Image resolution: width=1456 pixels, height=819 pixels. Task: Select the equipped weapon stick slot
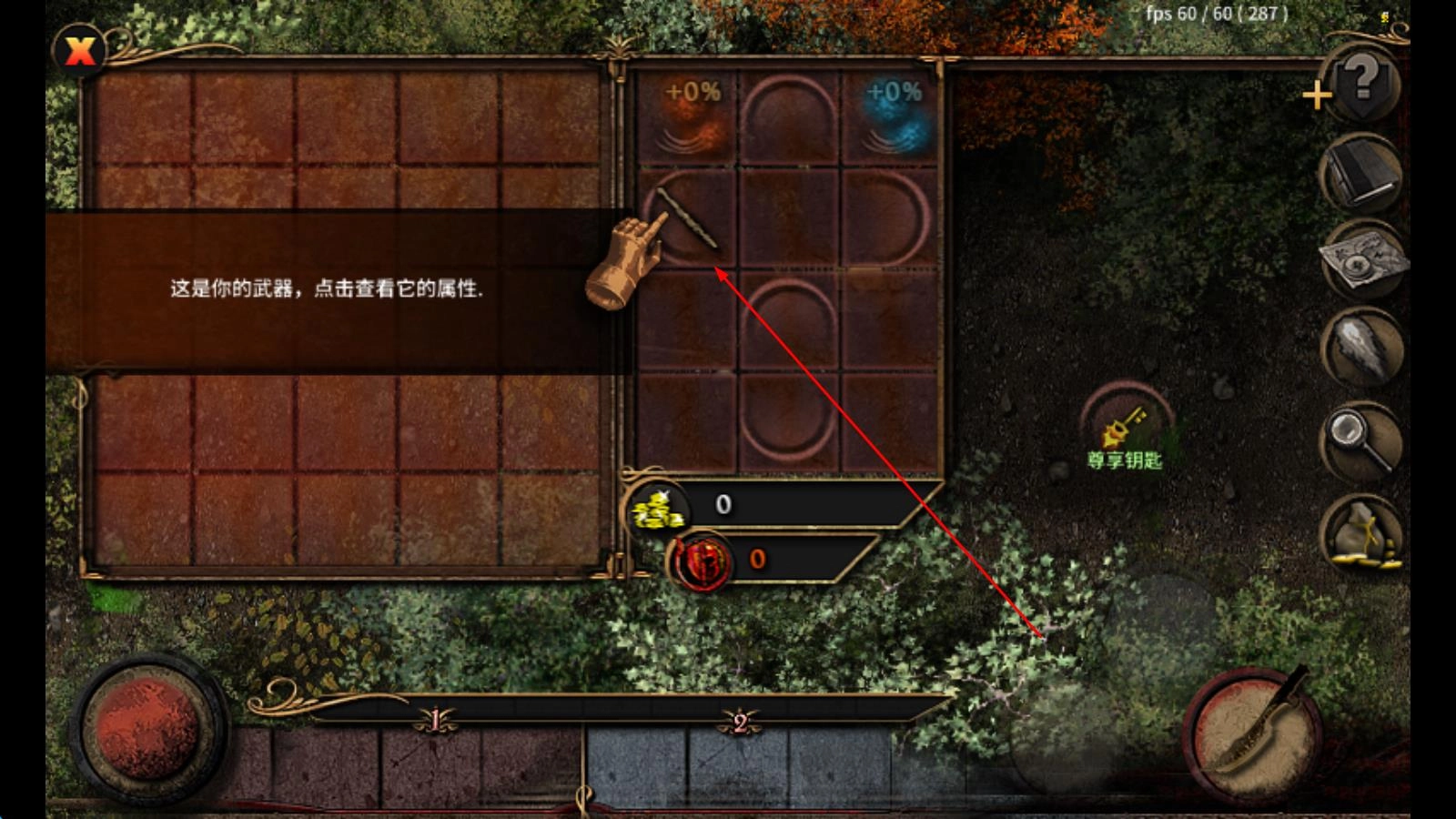click(687, 218)
